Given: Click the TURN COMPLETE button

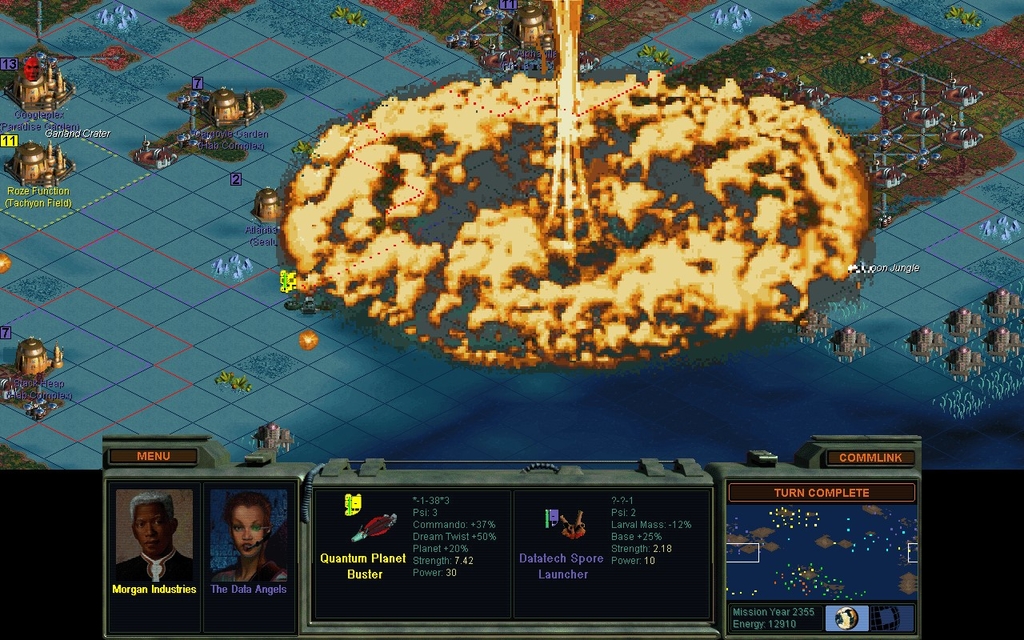Looking at the screenshot, I should [821, 493].
